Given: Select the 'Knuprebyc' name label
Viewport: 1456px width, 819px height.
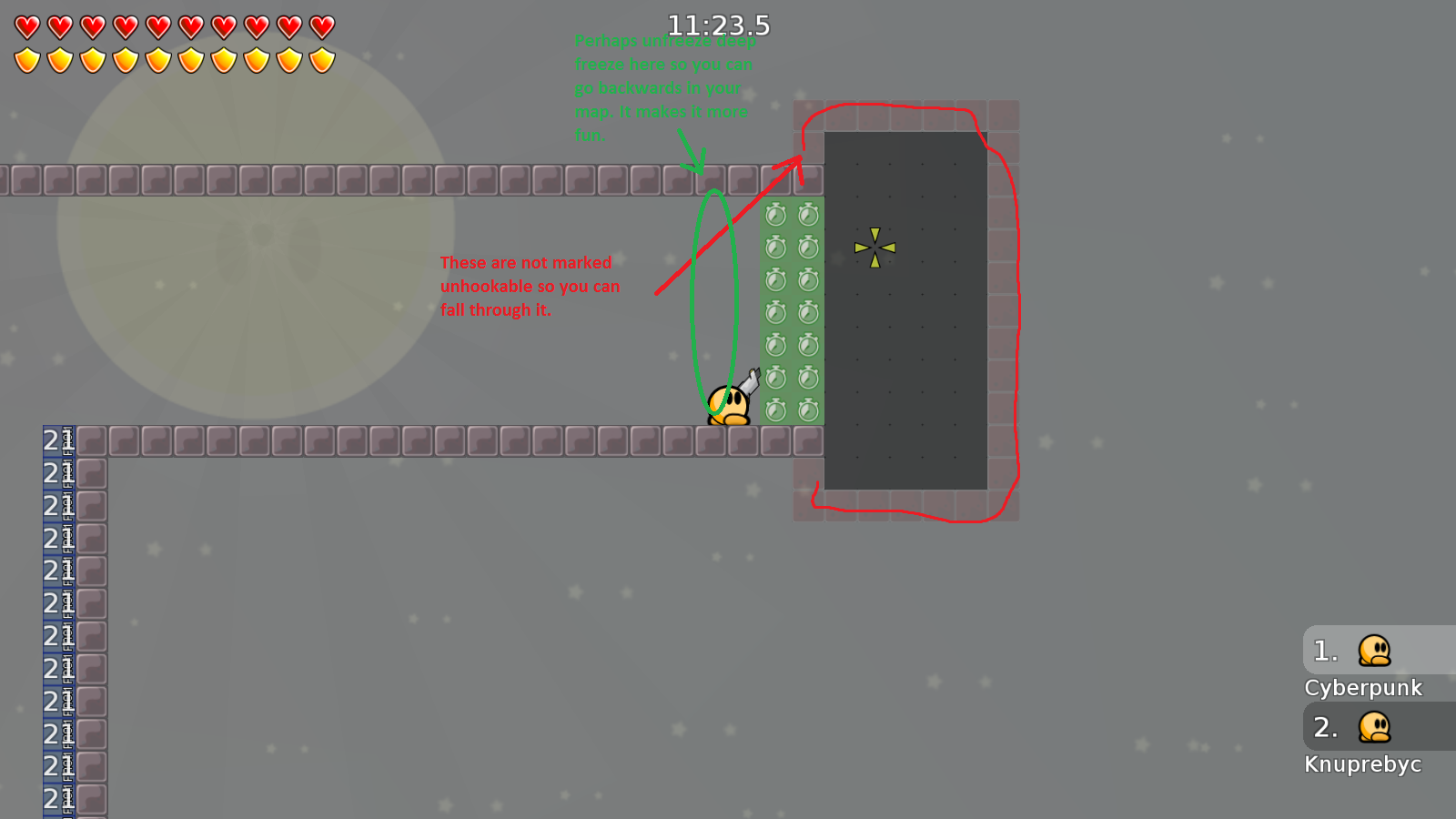Looking at the screenshot, I should [x=1363, y=764].
